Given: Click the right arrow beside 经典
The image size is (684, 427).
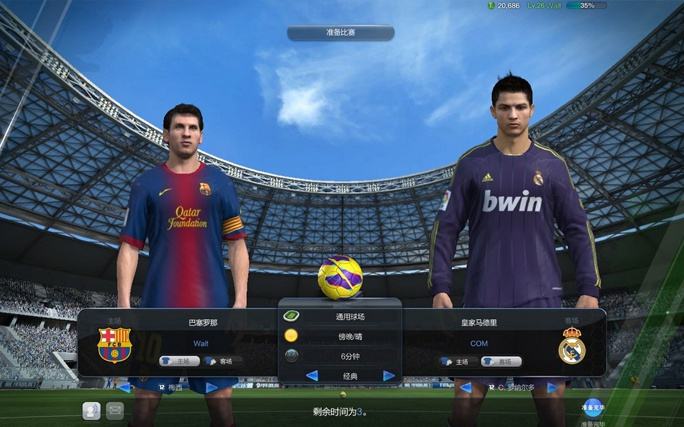Looking at the screenshot, I should [x=389, y=376].
